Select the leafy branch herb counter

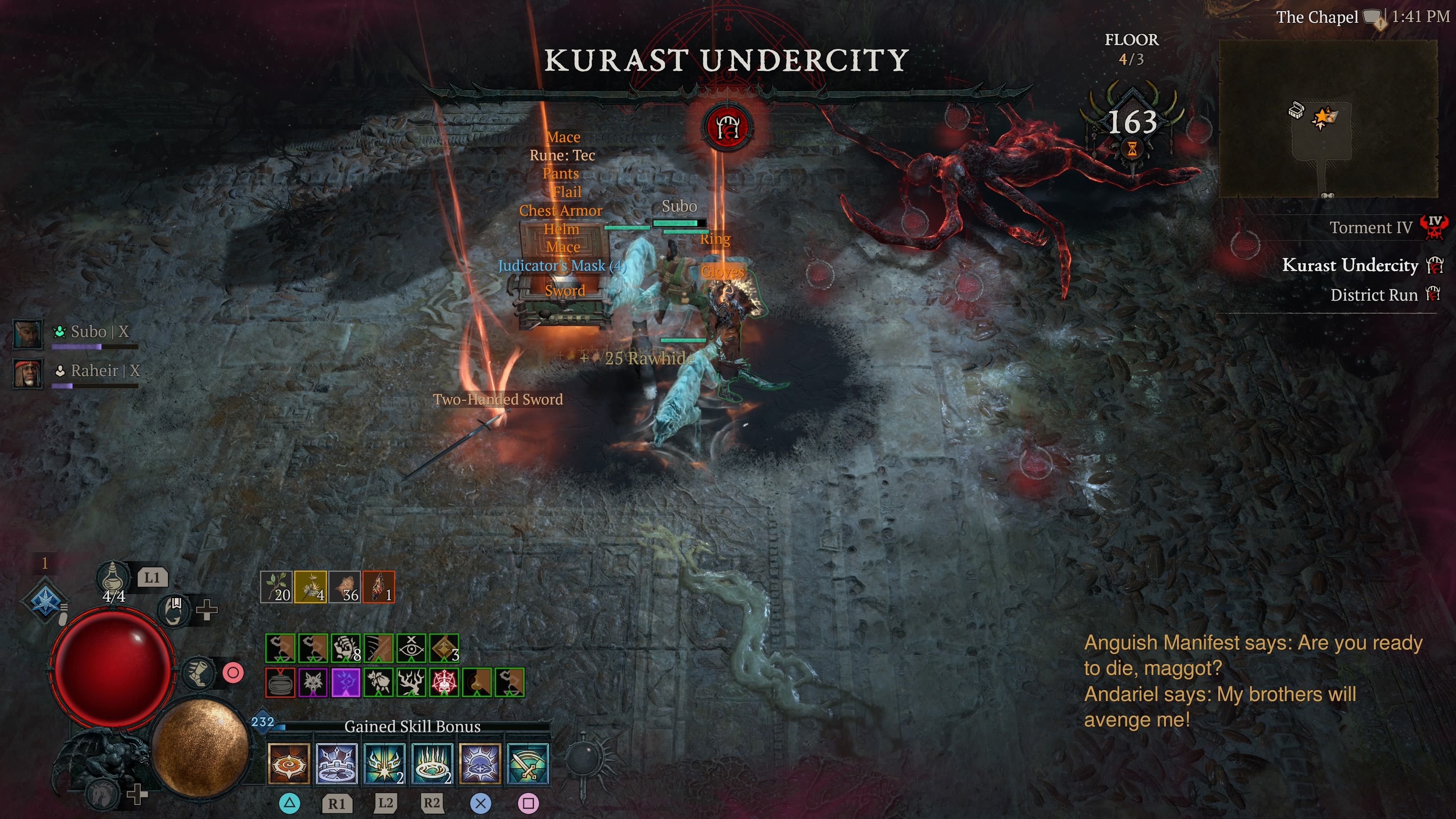coord(276,587)
